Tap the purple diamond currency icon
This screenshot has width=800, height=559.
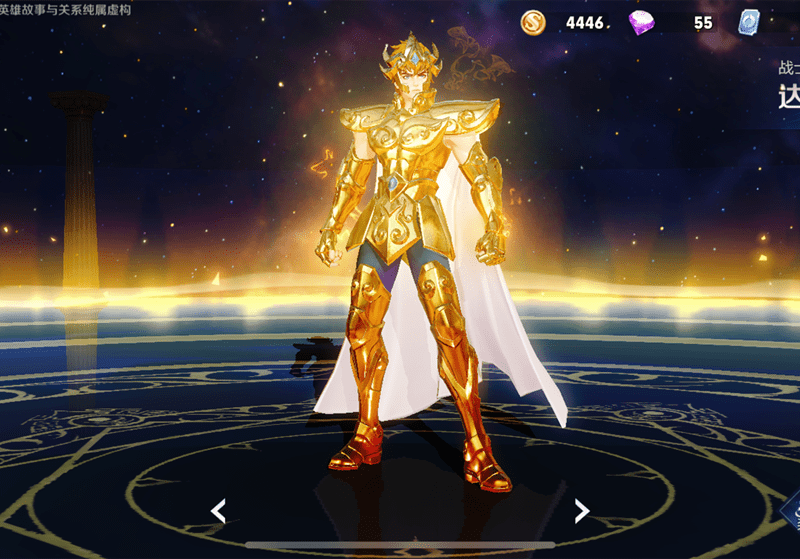pyautogui.click(x=642, y=21)
